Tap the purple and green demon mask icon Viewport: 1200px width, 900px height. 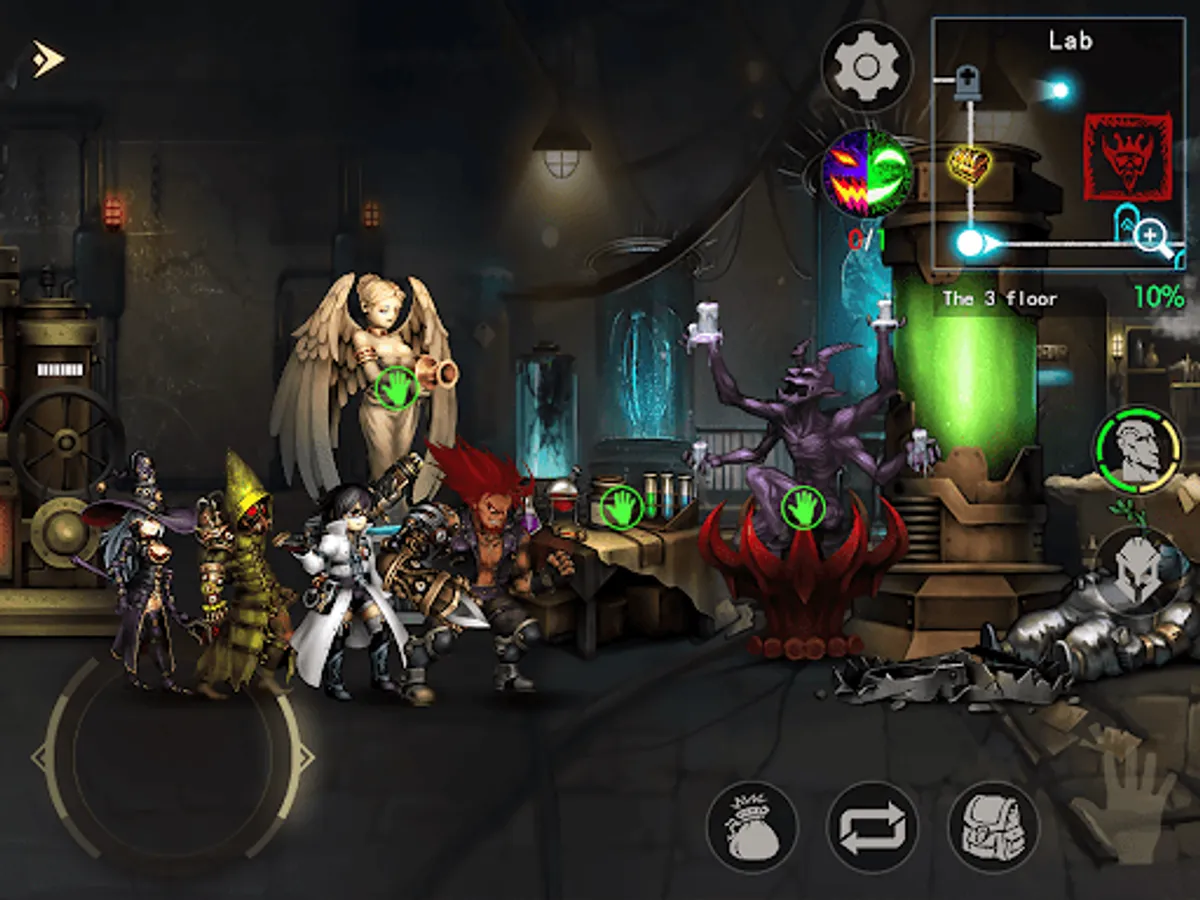pos(867,175)
